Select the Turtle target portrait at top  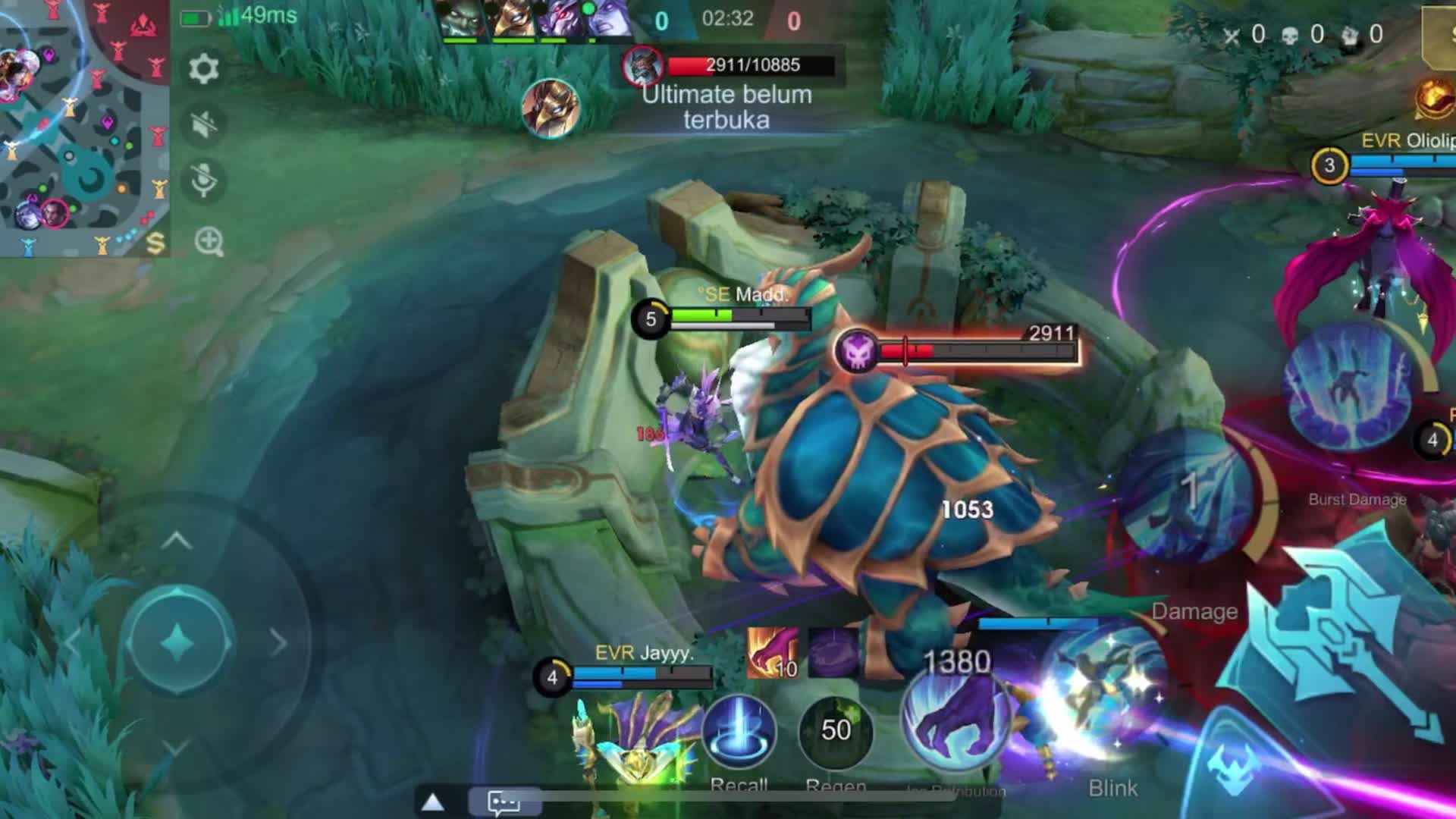click(642, 66)
